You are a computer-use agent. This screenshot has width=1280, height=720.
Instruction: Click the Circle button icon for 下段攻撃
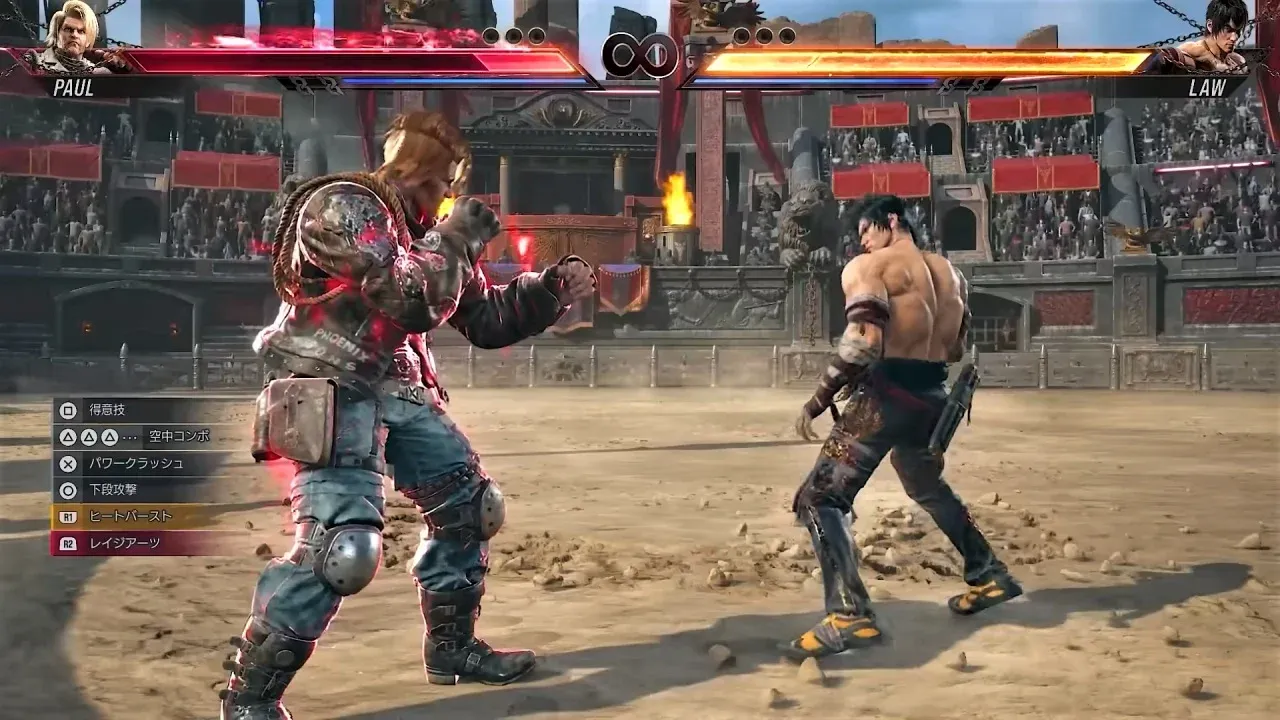tap(68, 488)
